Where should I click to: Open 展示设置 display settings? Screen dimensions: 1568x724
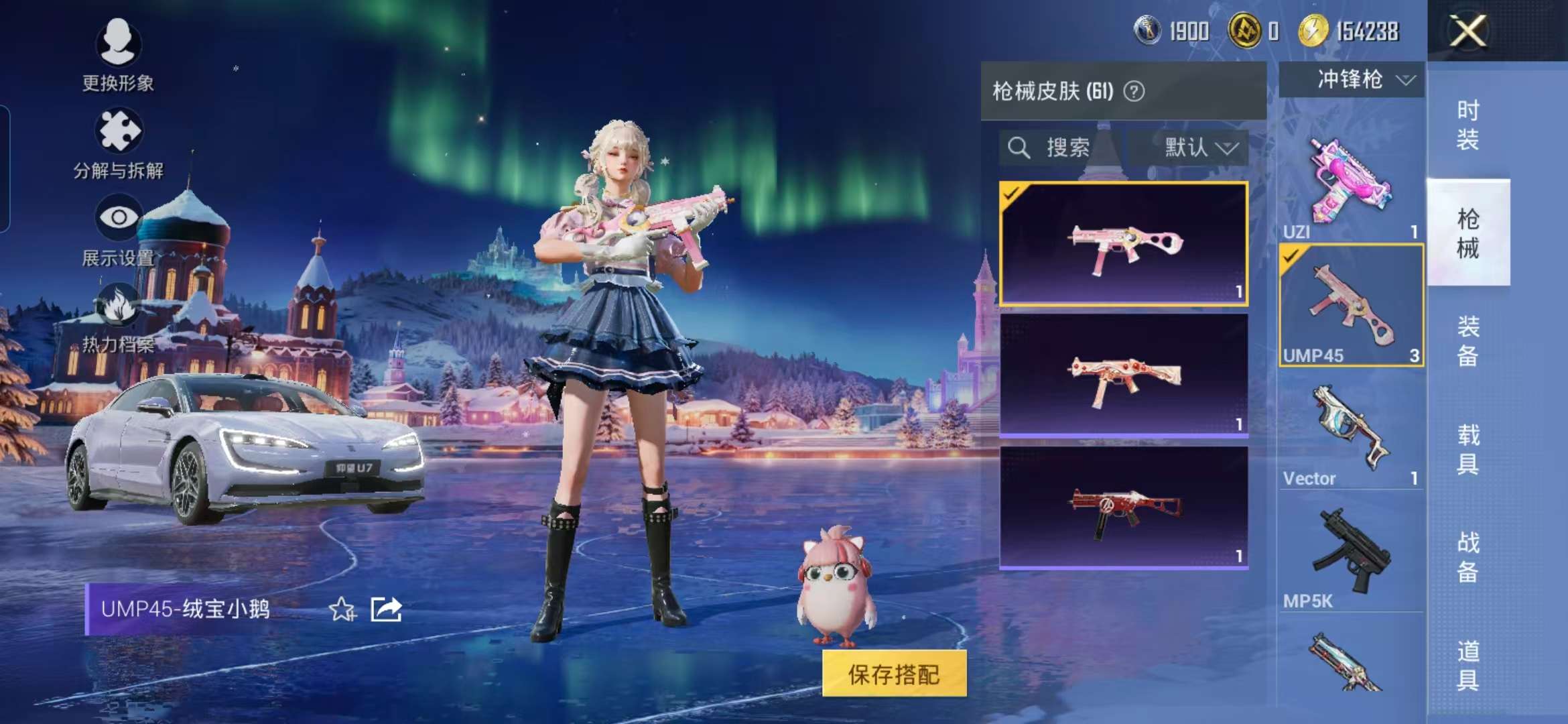point(119,238)
